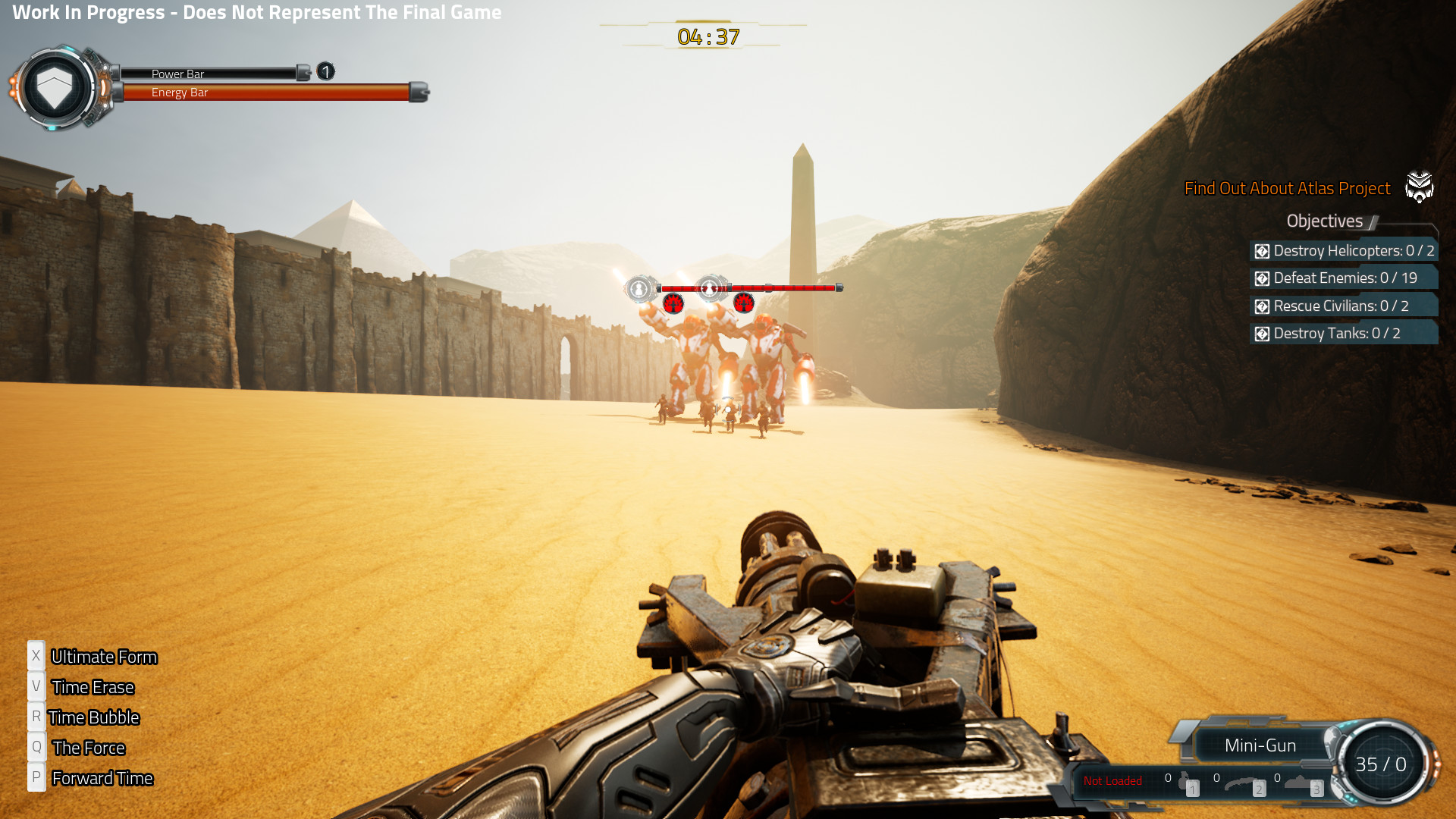Choose the Rescue Civilians objective
Image resolution: width=1456 pixels, height=819 pixels.
coord(1344,306)
